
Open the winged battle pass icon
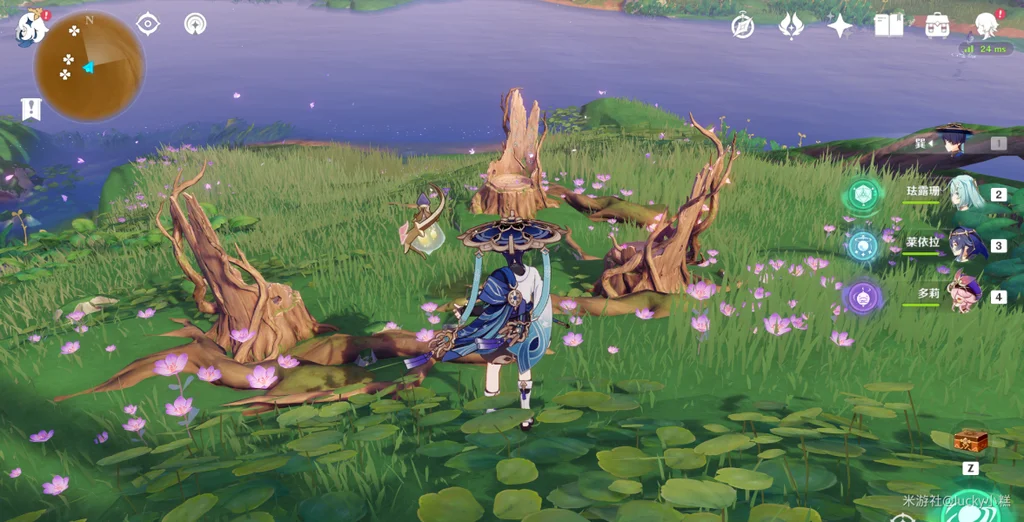791,26
